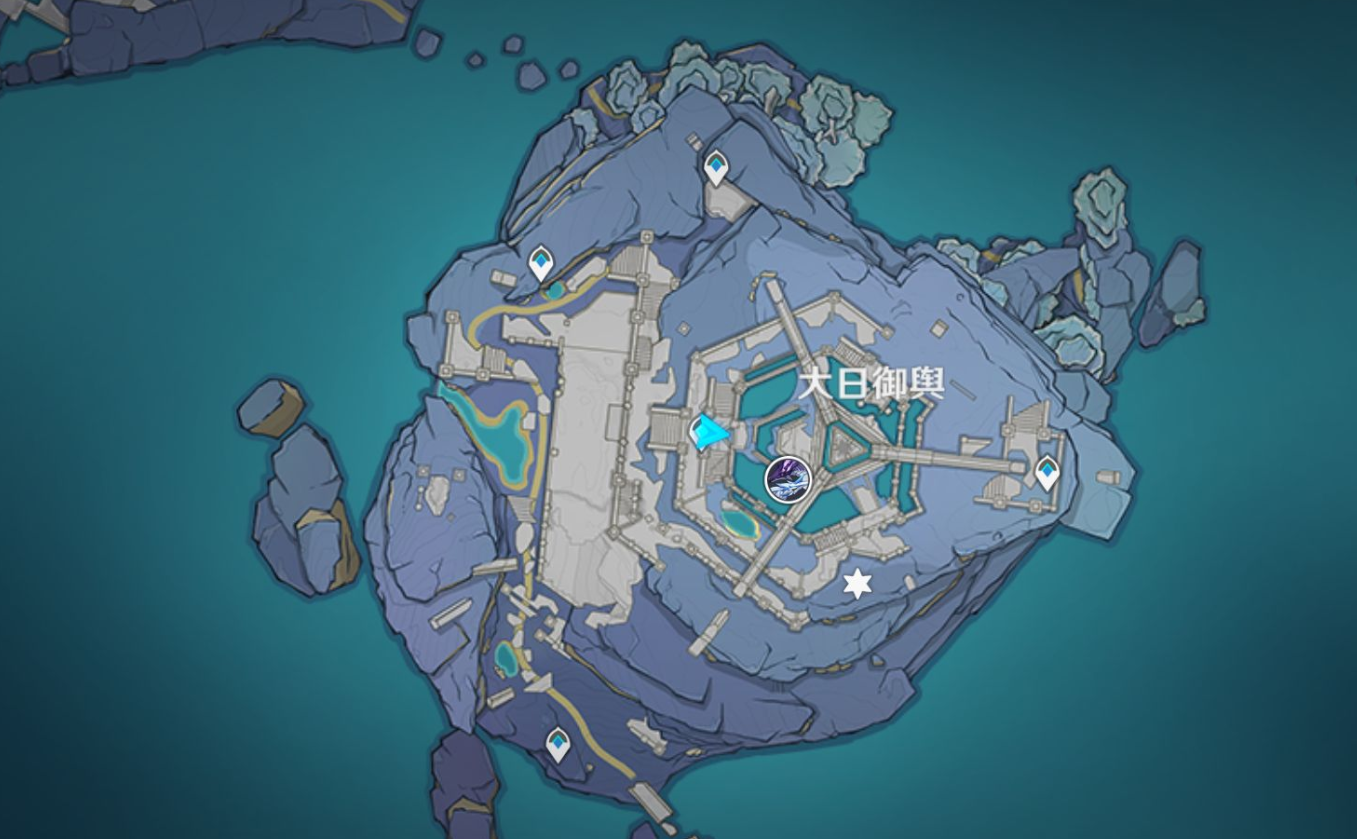Select the teleport waypoint ending the long east walkway
Viewport: 1357px width, 839px height.
pyautogui.click(x=1047, y=472)
